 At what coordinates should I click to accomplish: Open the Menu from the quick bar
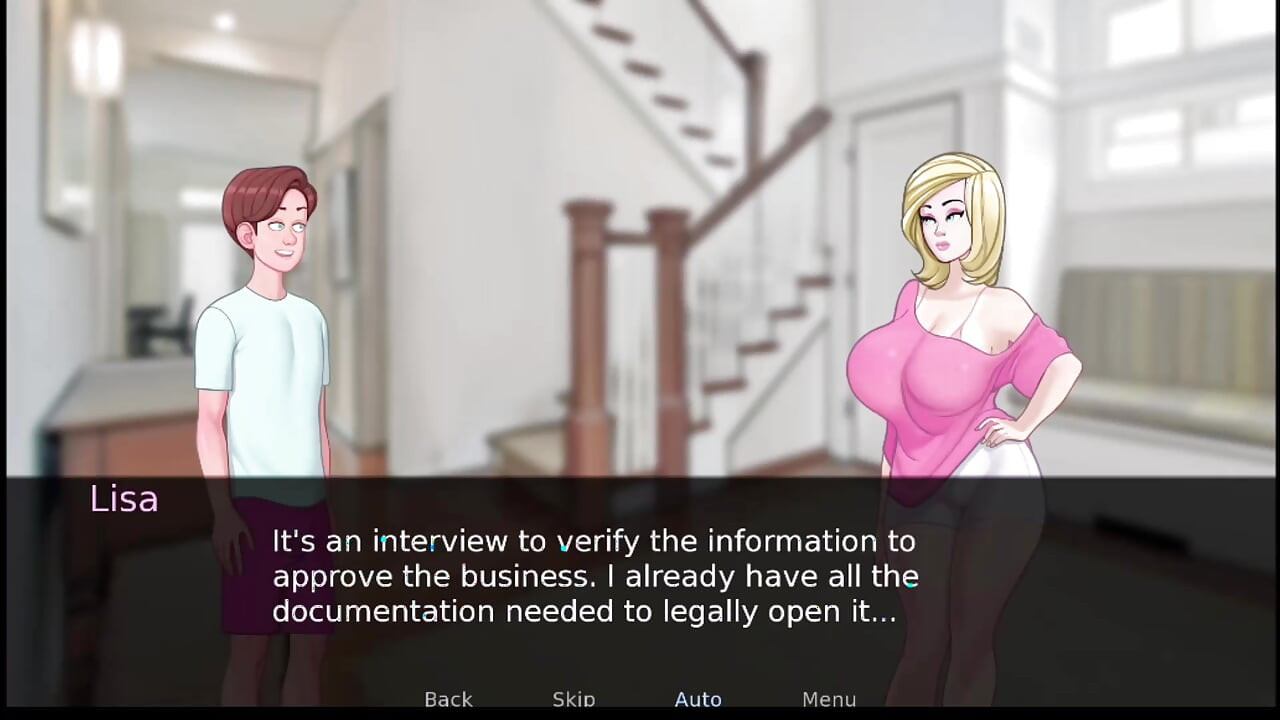pyautogui.click(x=828, y=699)
